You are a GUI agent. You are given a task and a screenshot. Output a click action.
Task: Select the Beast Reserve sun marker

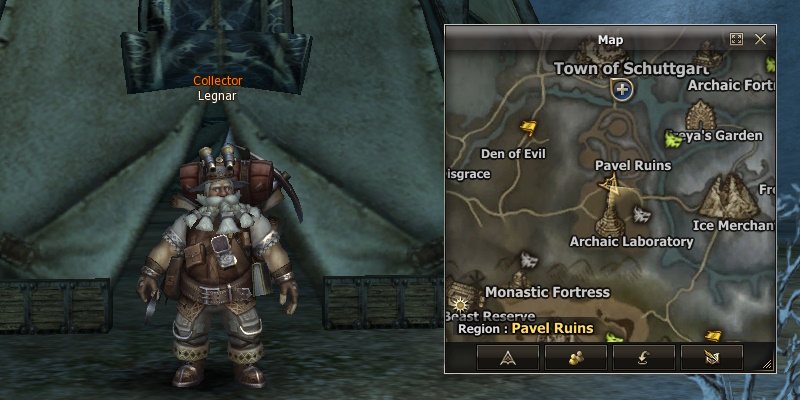tap(460, 301)
